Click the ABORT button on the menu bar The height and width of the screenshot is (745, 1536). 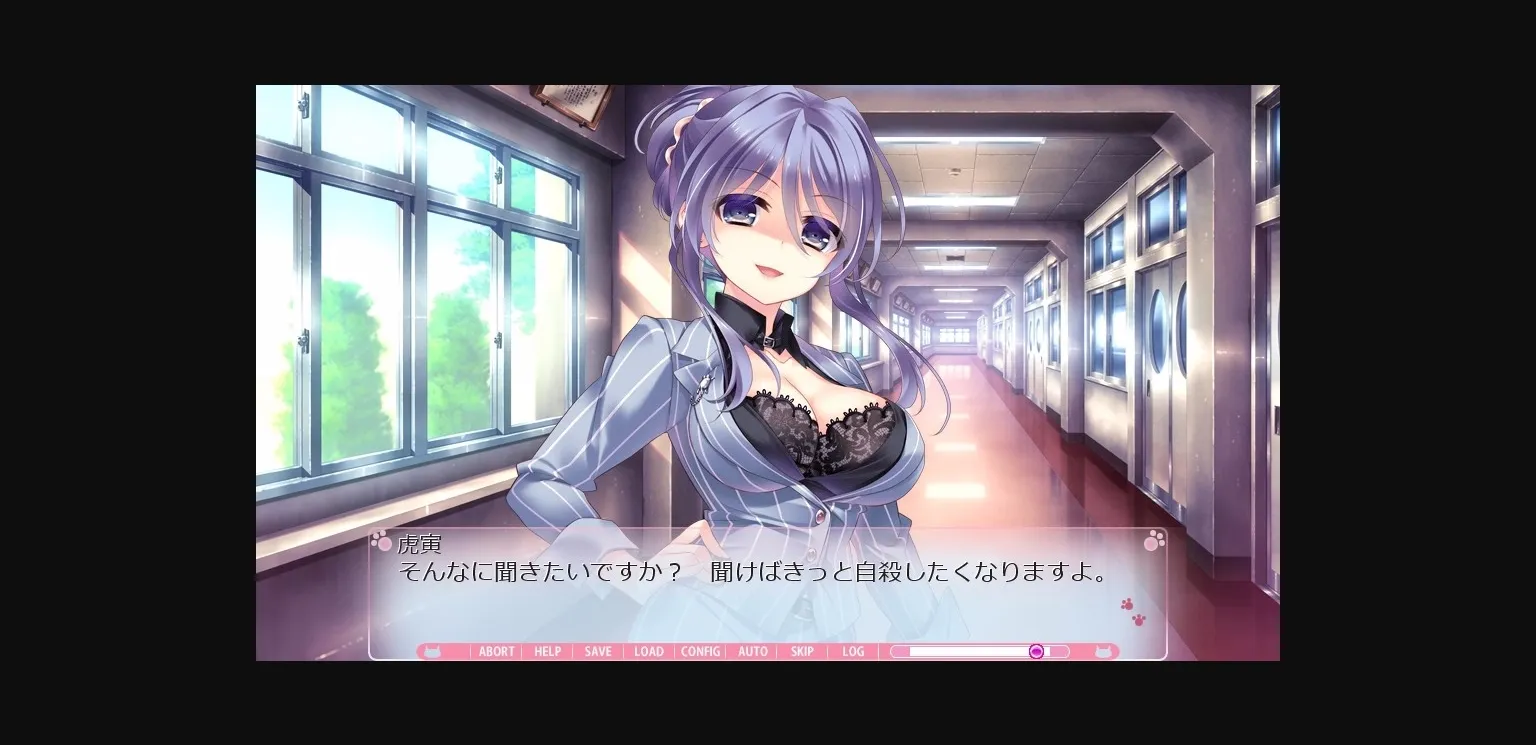tap(496, 651)
